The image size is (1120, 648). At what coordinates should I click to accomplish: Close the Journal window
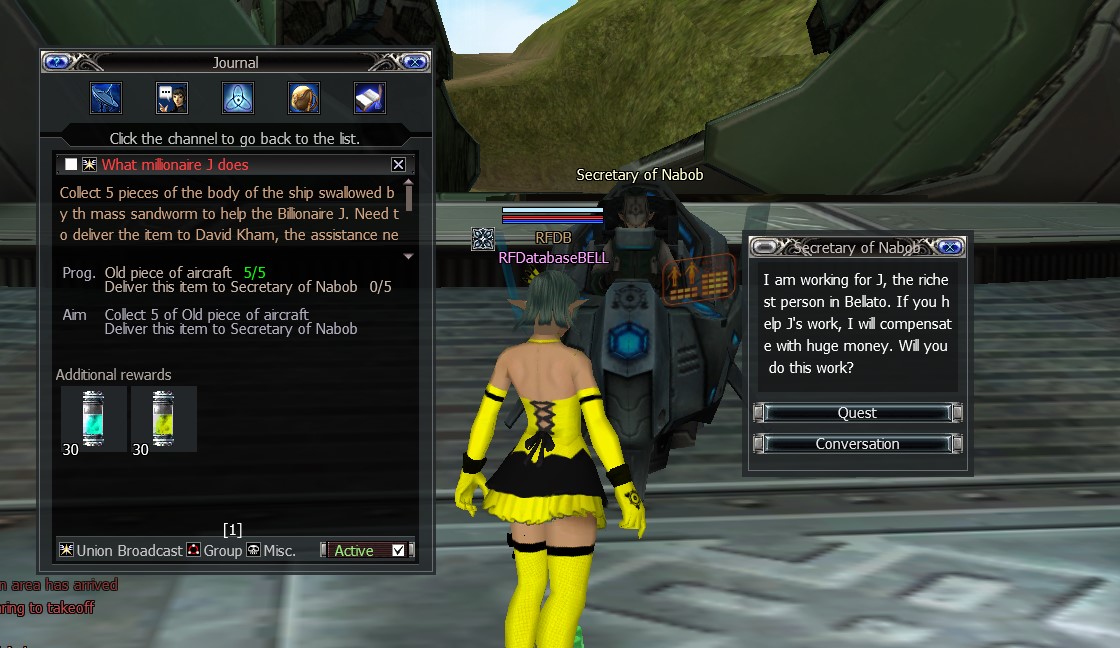[415, 62]
